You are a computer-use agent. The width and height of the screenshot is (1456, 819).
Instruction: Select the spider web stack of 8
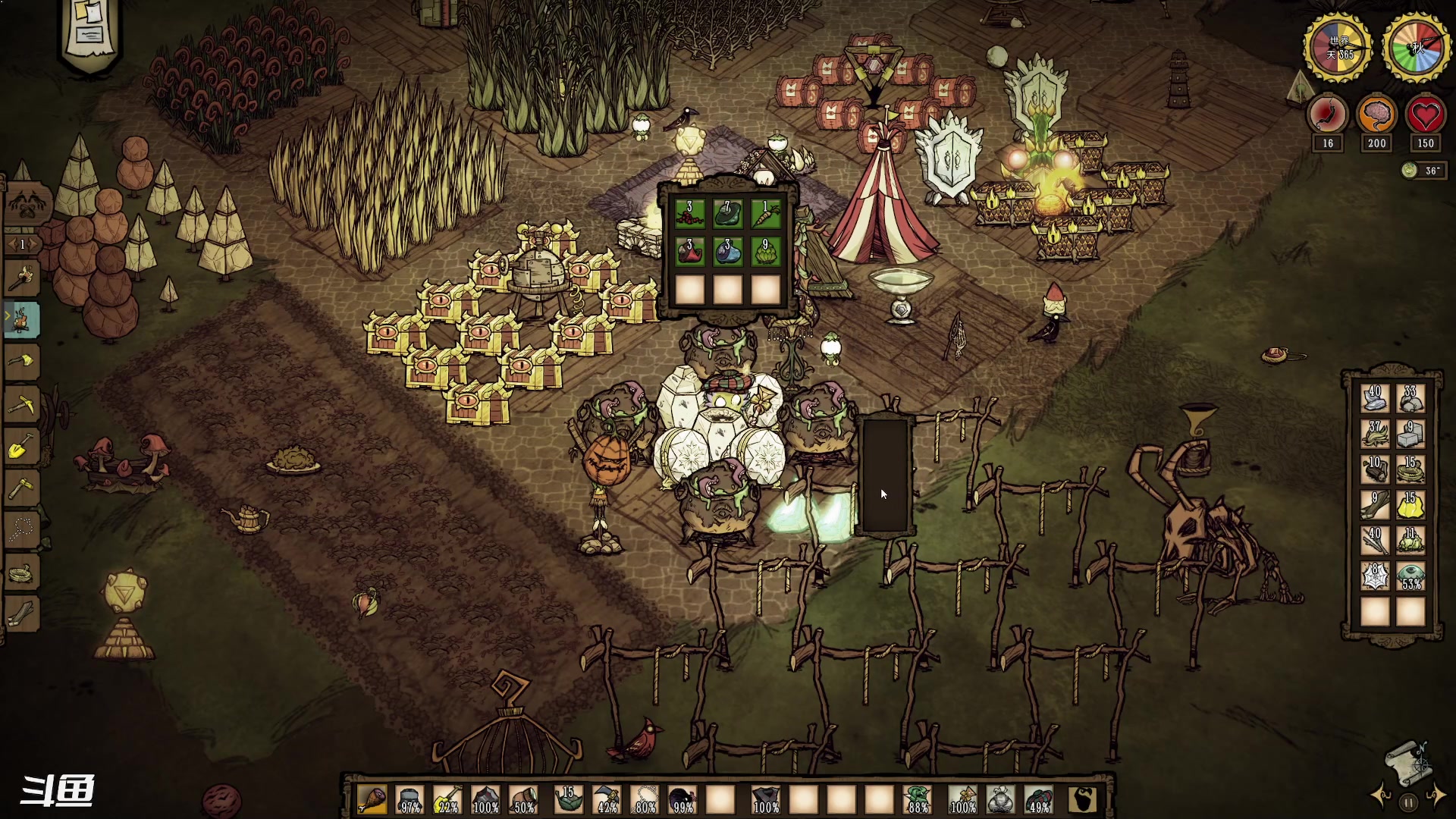pos(1375,576)
